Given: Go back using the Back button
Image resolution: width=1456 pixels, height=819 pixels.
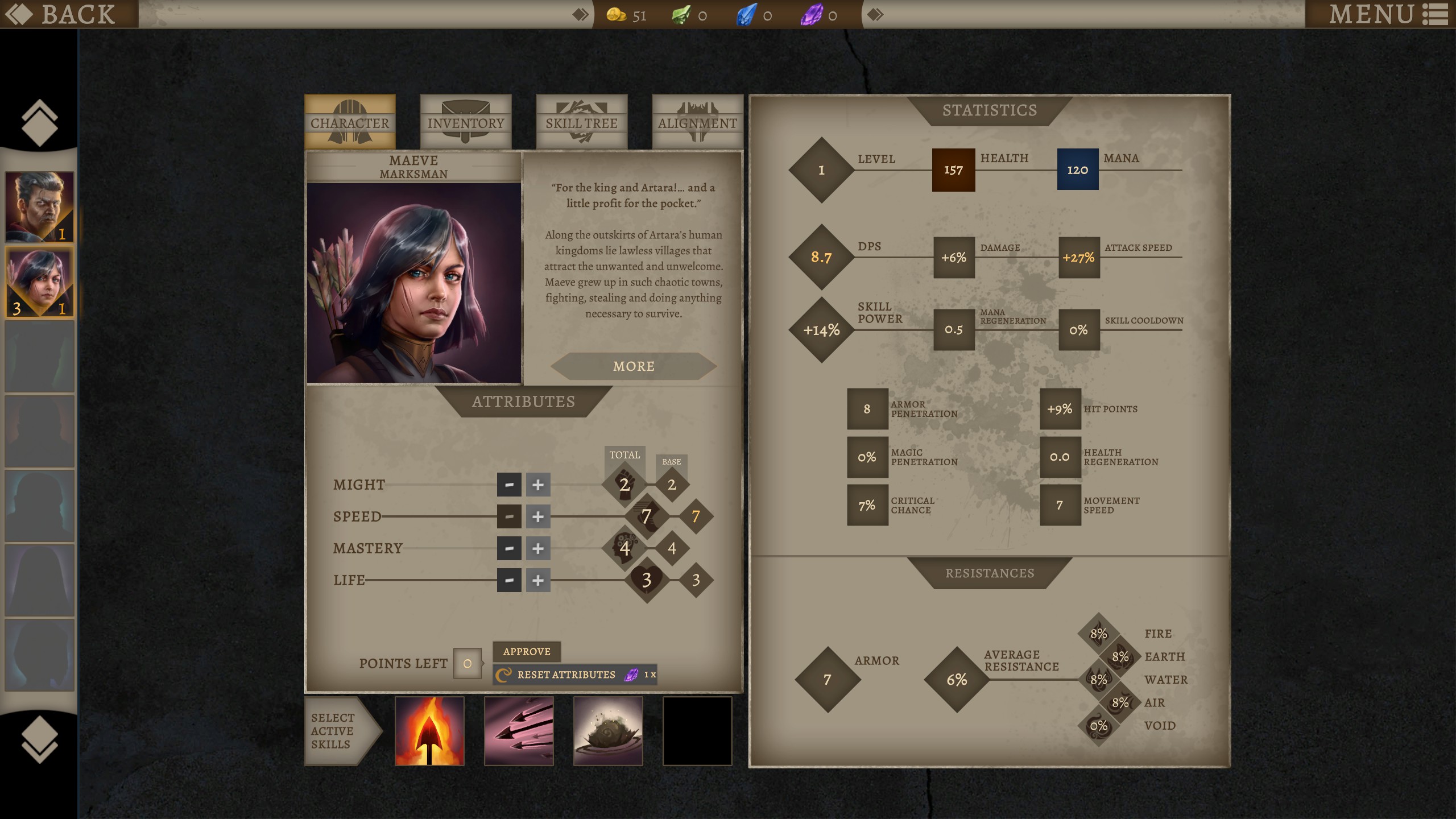Looking at the screenshot, I should [68, 14].
